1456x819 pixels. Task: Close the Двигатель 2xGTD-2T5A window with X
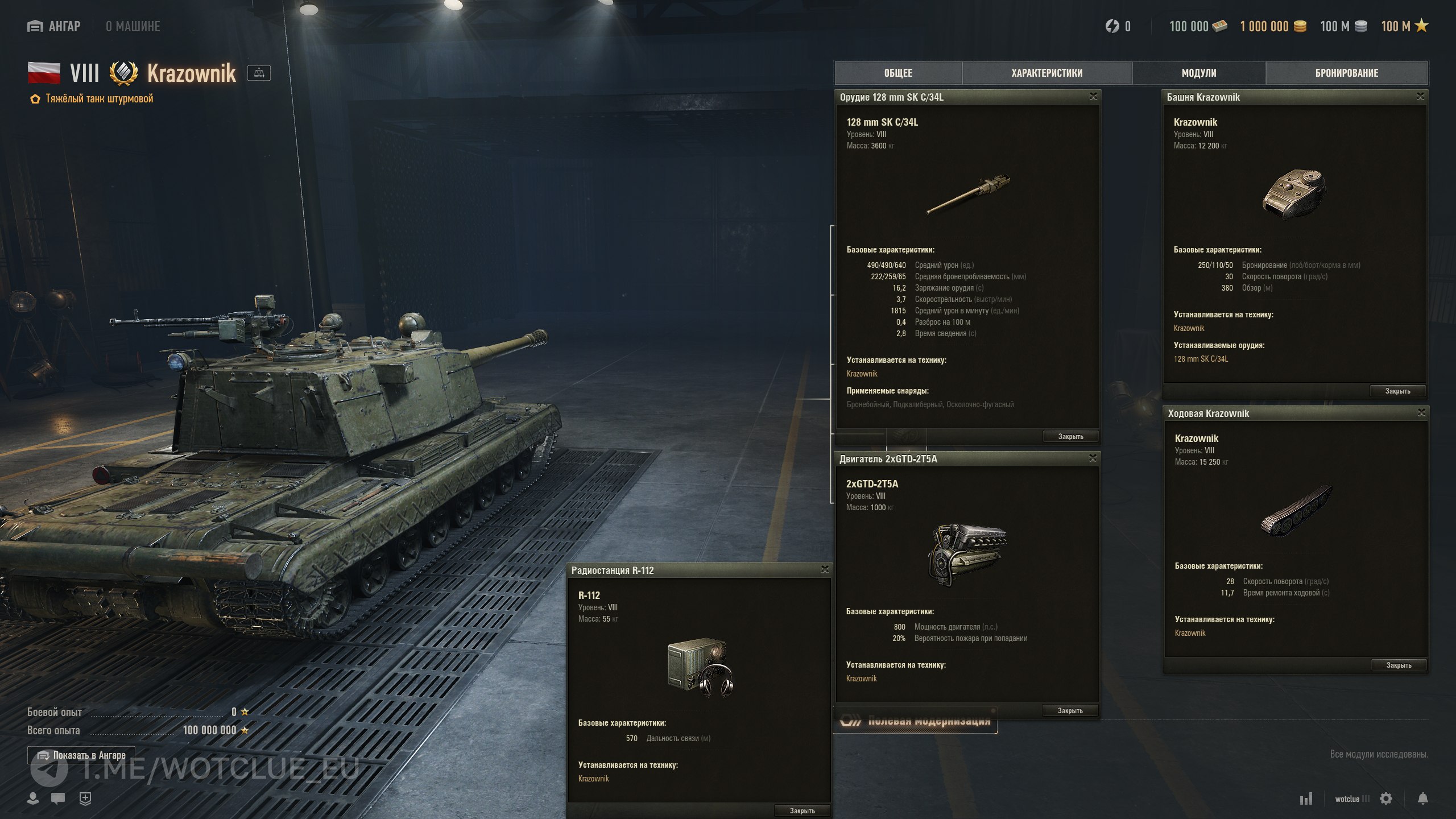tap(1093, 458)
